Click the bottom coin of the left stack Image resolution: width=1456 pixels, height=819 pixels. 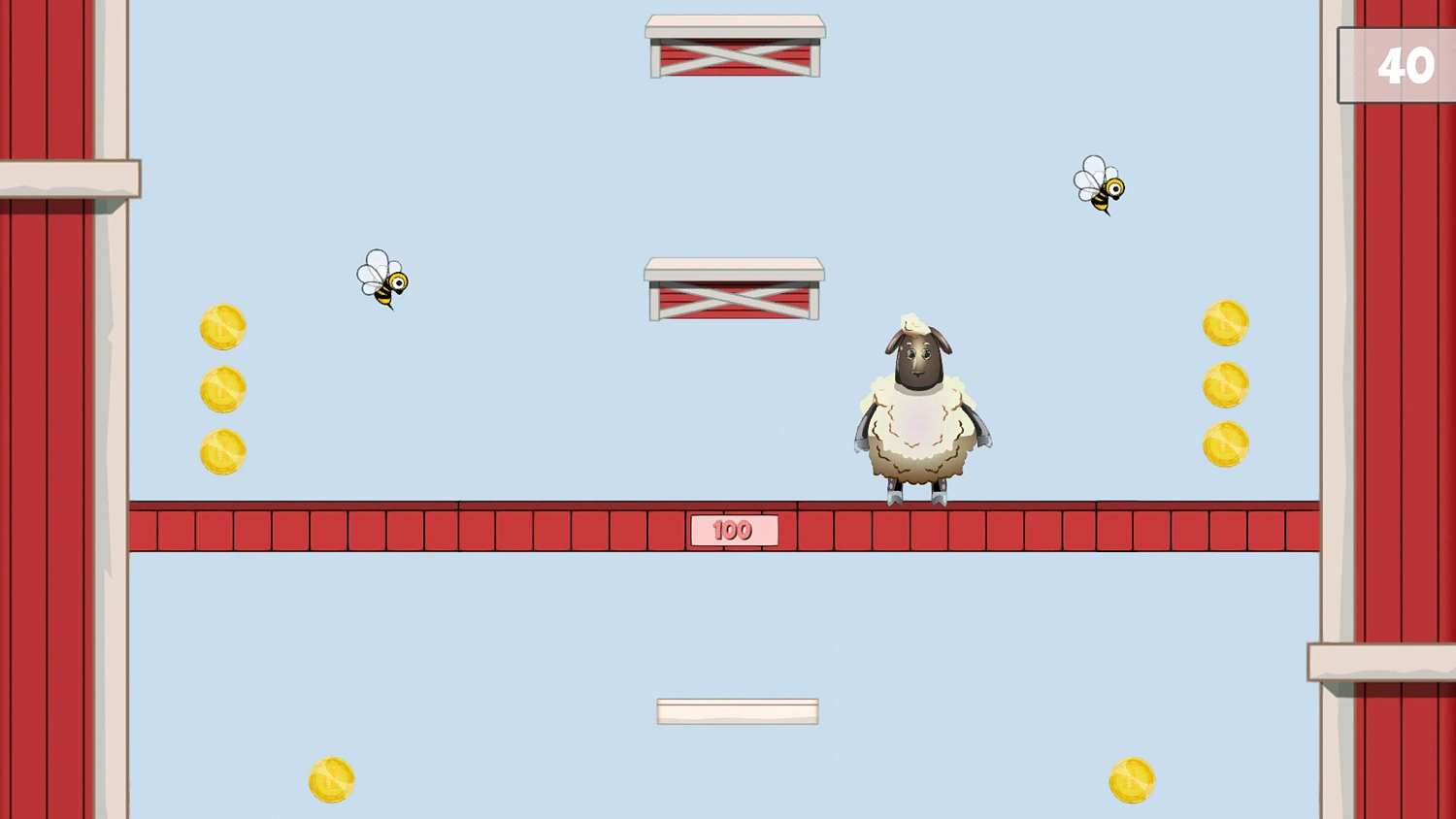(220, 450)
